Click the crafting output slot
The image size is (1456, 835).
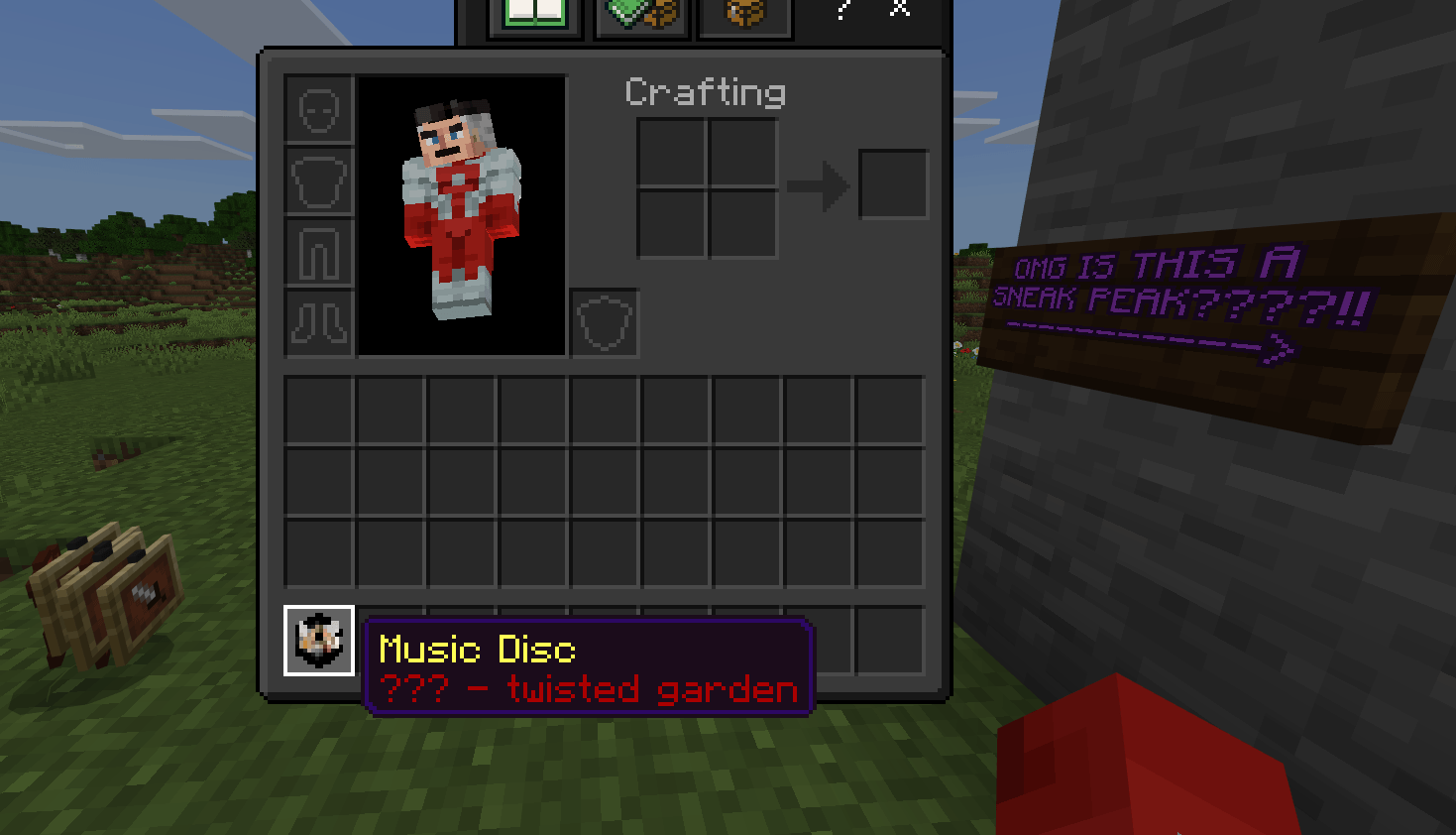[x=892, y=181]
